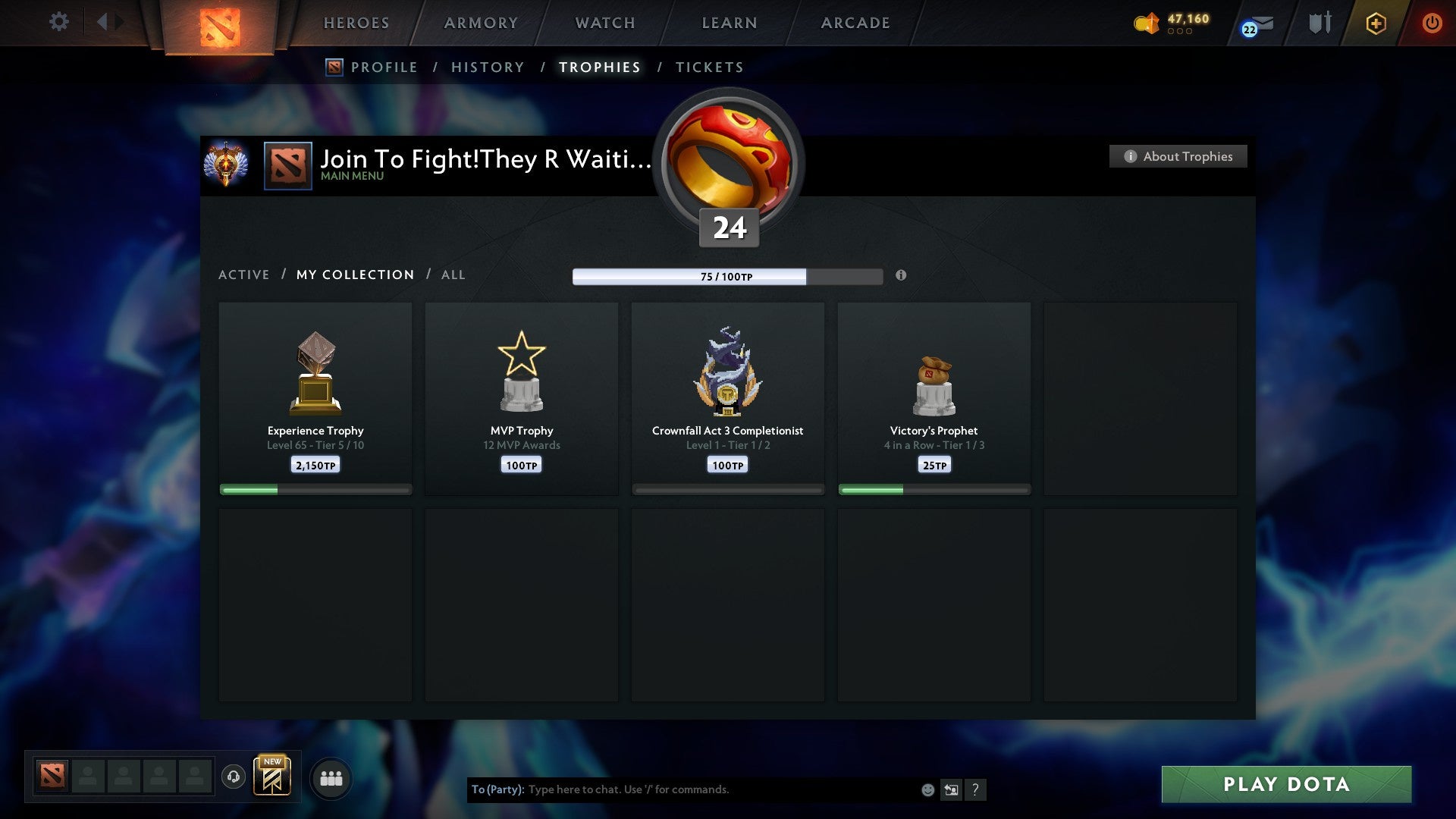Switch to the Active trophies filter

[x=244, y=275]
